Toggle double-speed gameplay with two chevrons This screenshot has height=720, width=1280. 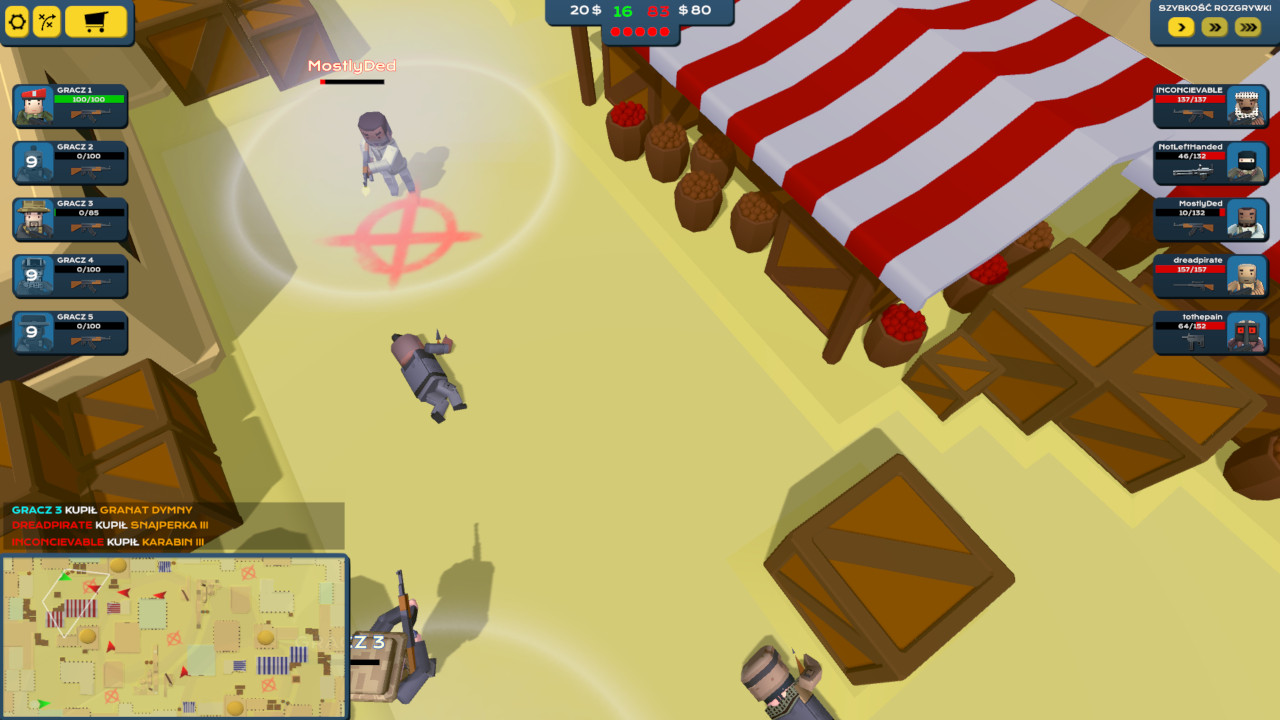(1212, 27)
